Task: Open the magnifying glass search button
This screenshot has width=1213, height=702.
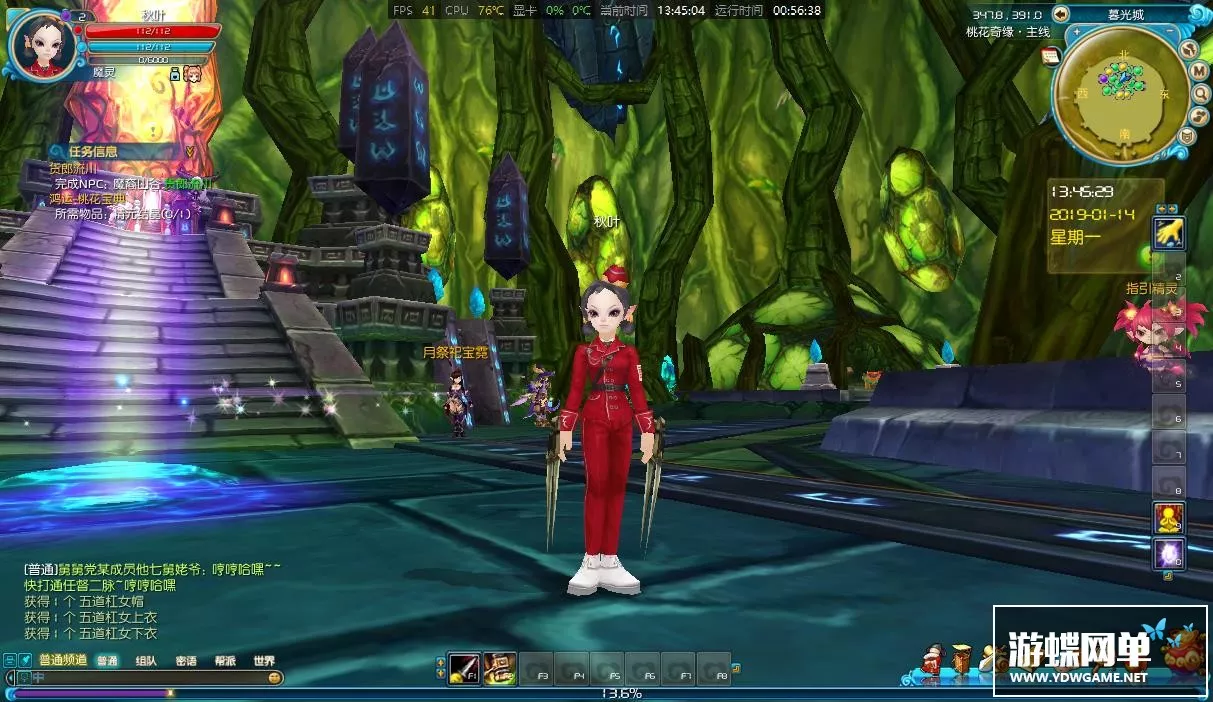Action: coord(1200,94)
